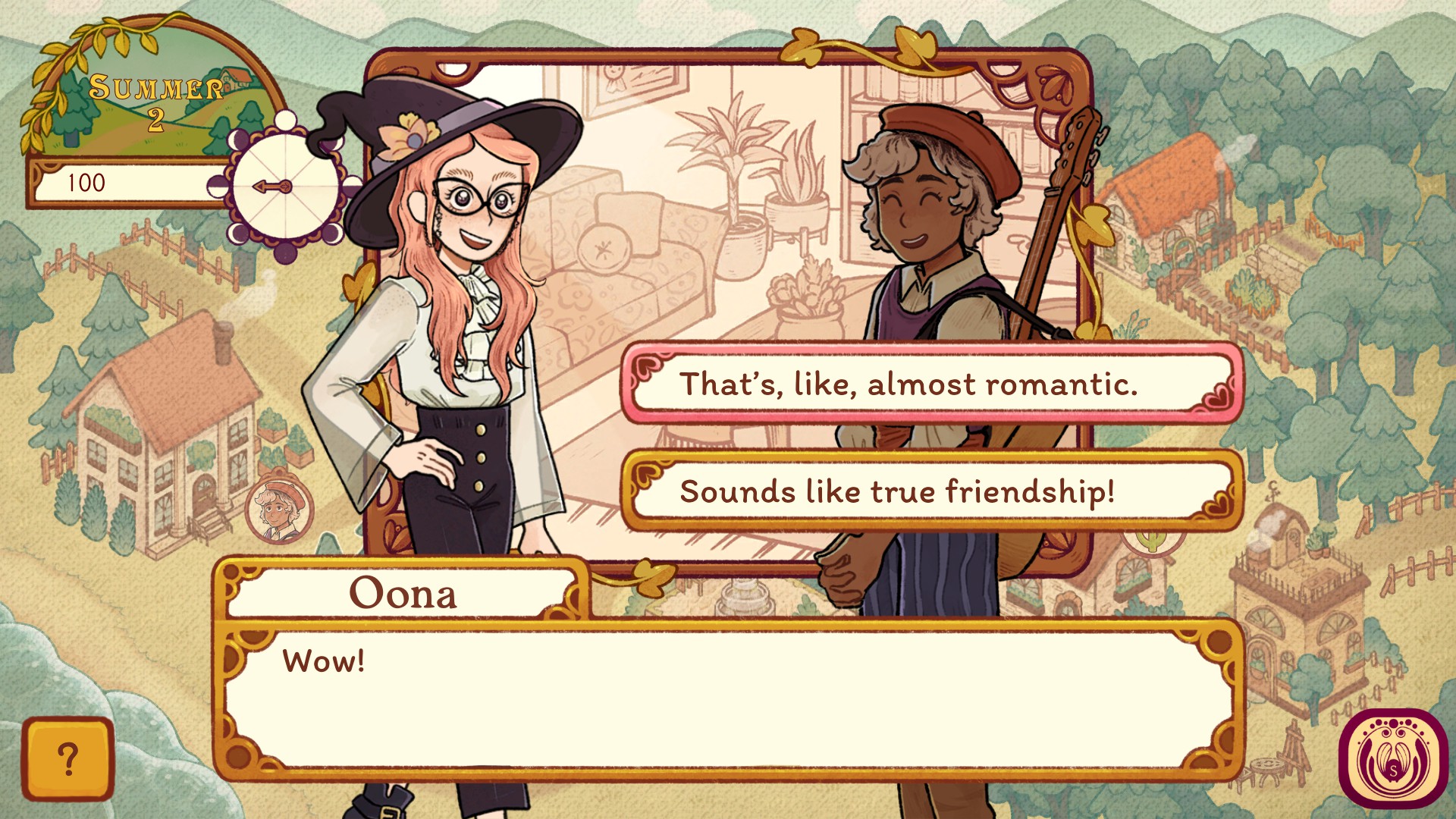Click the day clock dial
The image size is (1456, 819).
click(x=286, y=187)
